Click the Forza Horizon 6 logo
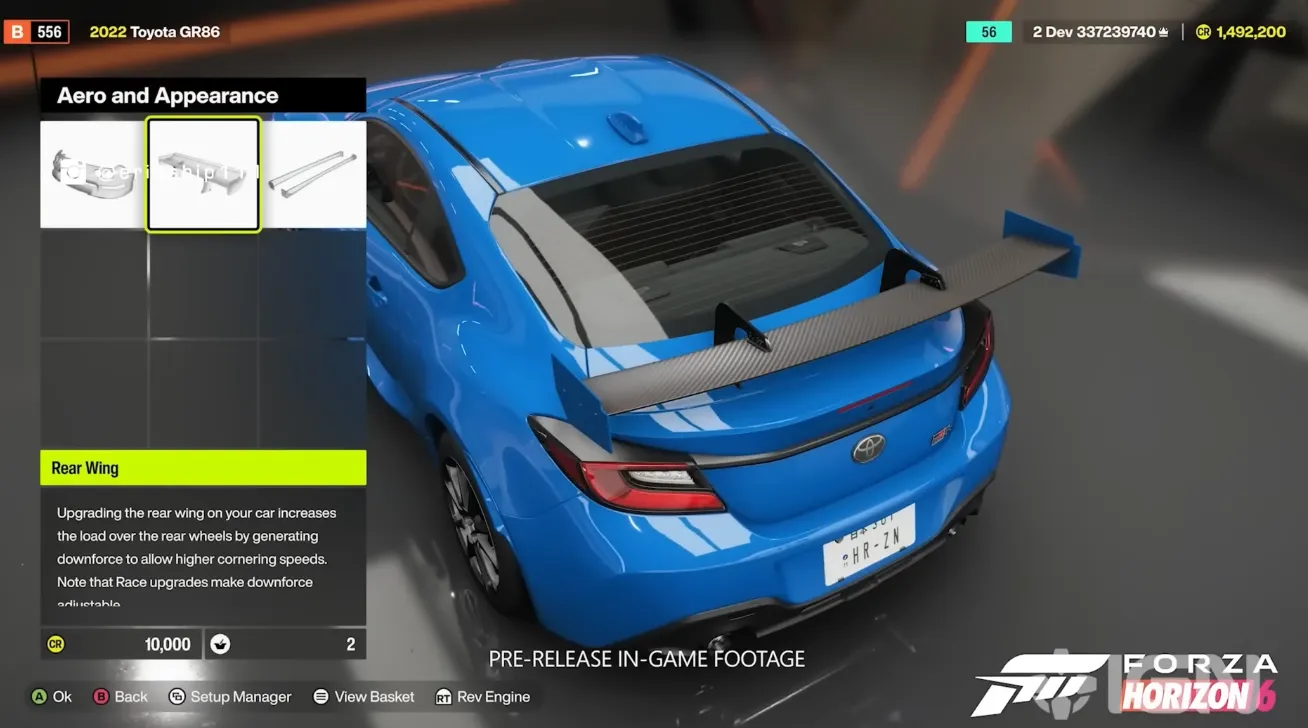 [x=1130, y=683]
